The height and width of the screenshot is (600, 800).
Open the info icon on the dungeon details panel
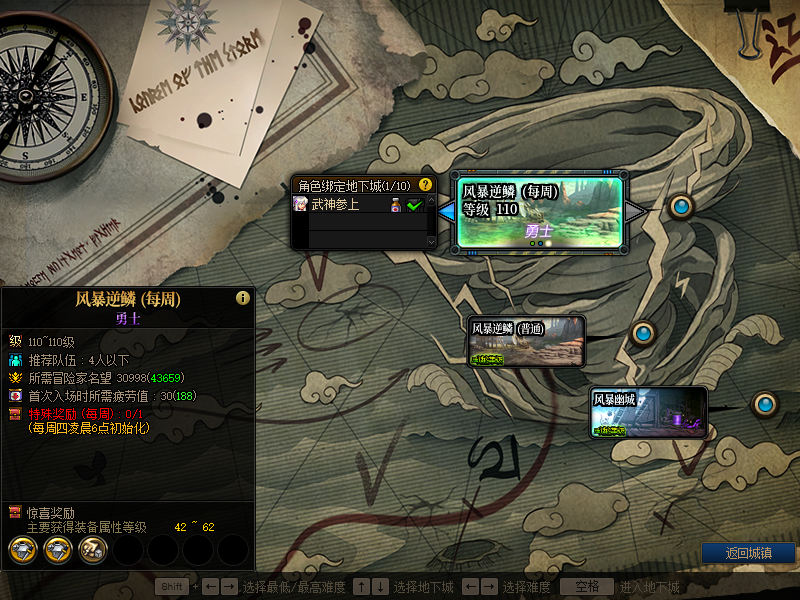(242, 298)
